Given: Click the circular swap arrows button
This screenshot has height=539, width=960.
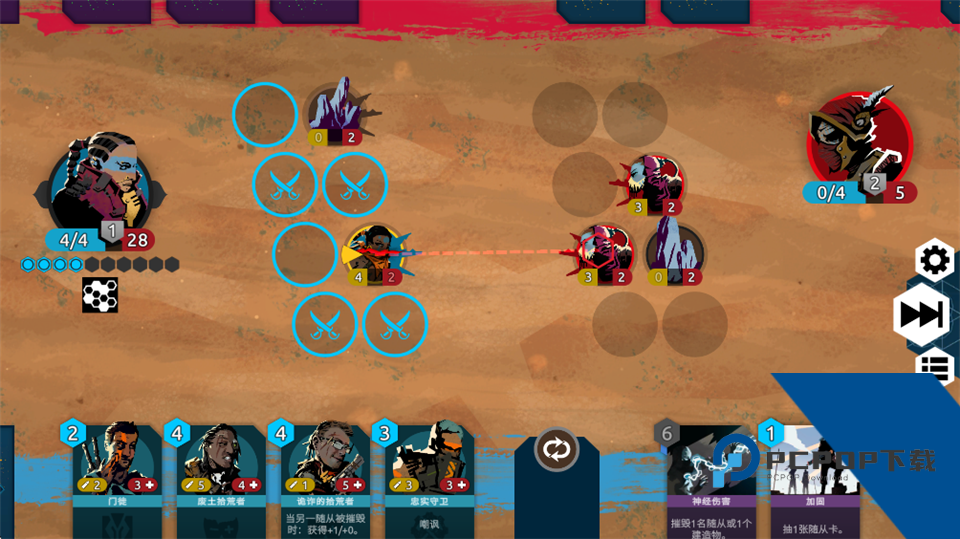Looking at the screenshot, I should 557,449.
